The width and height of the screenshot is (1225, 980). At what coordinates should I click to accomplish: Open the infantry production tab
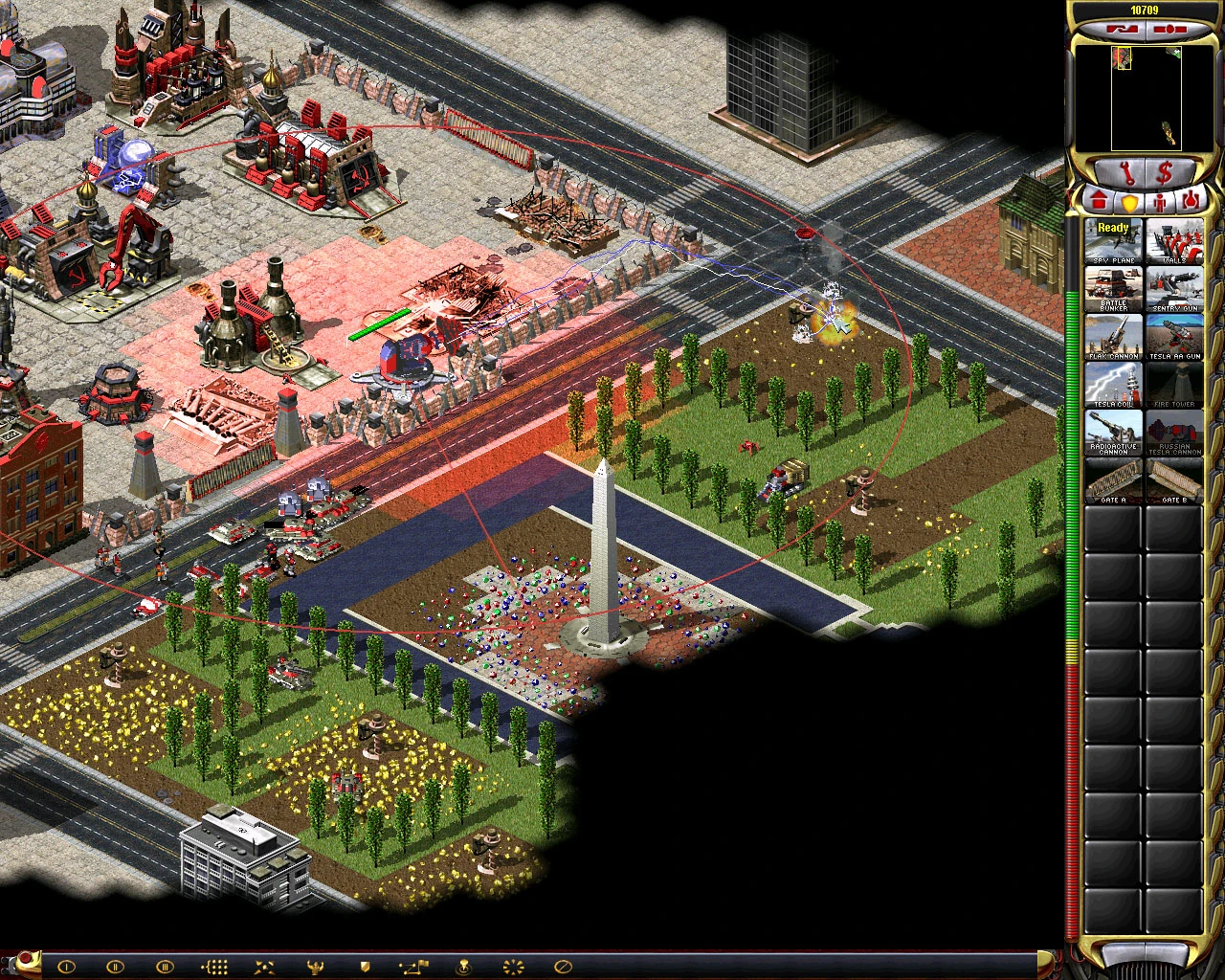tap(1160, 201)
